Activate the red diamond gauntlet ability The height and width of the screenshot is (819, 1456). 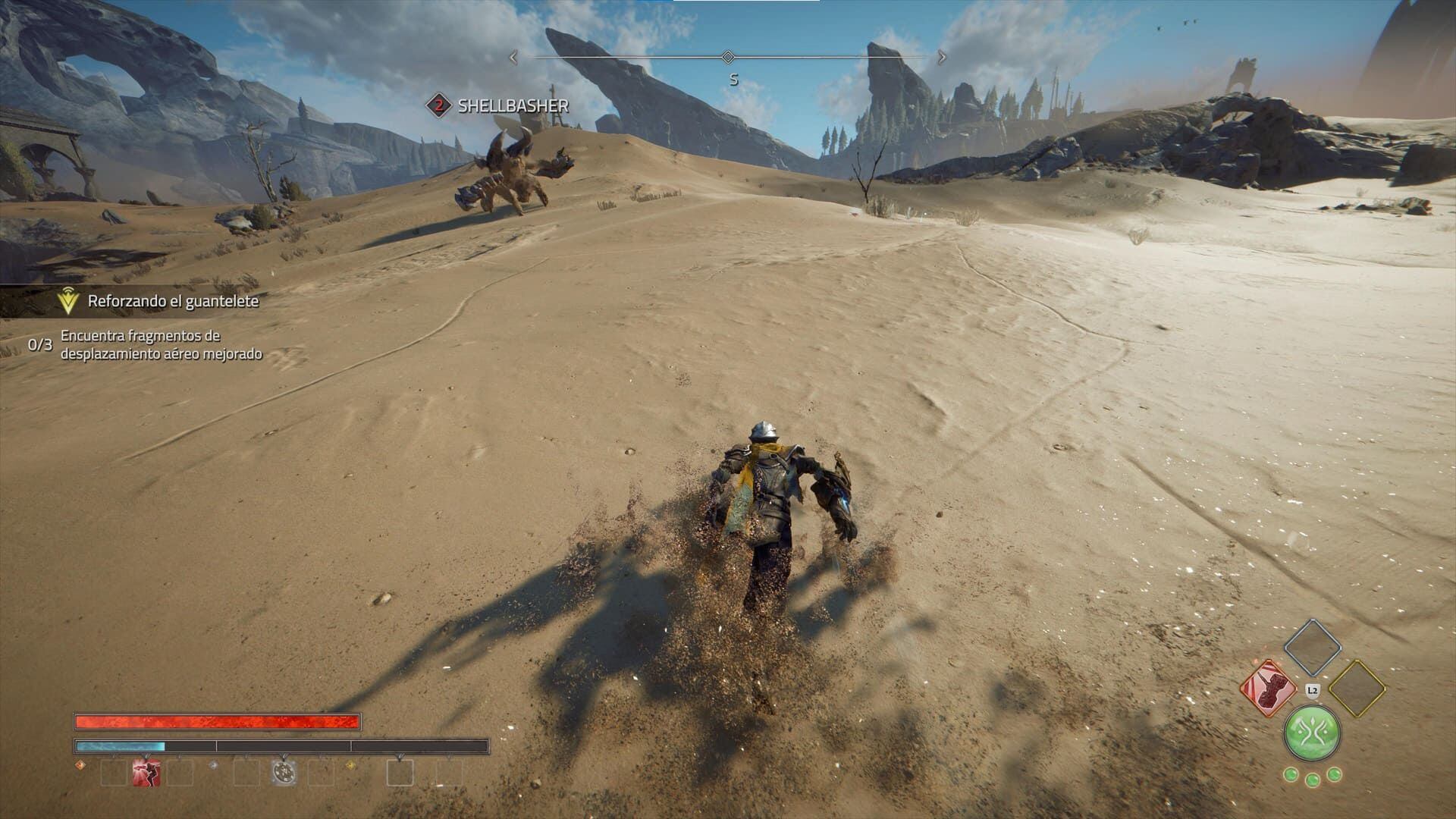pos(1266,687)
